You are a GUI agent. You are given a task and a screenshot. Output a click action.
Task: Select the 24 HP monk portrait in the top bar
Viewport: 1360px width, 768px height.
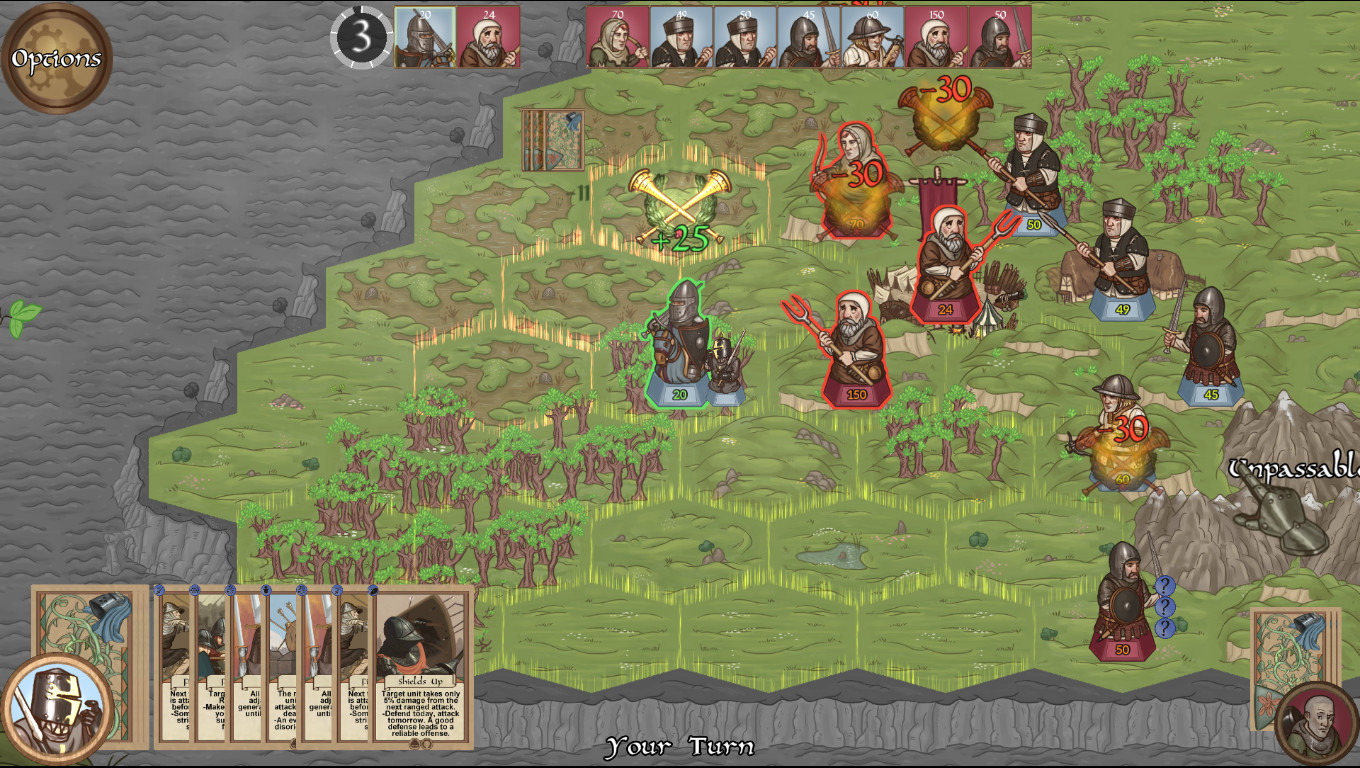(489, 35)
